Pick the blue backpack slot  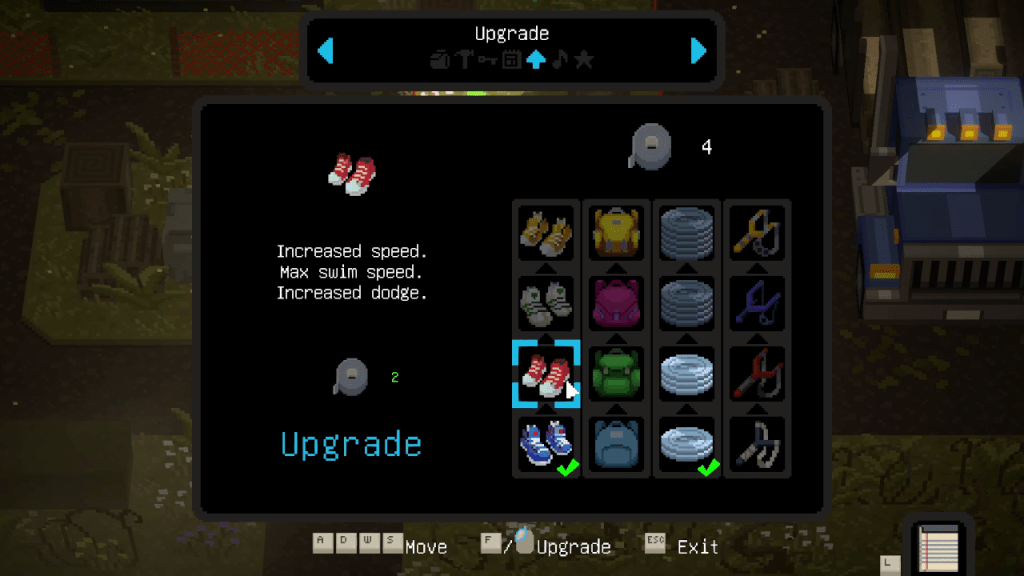point(616,444)
